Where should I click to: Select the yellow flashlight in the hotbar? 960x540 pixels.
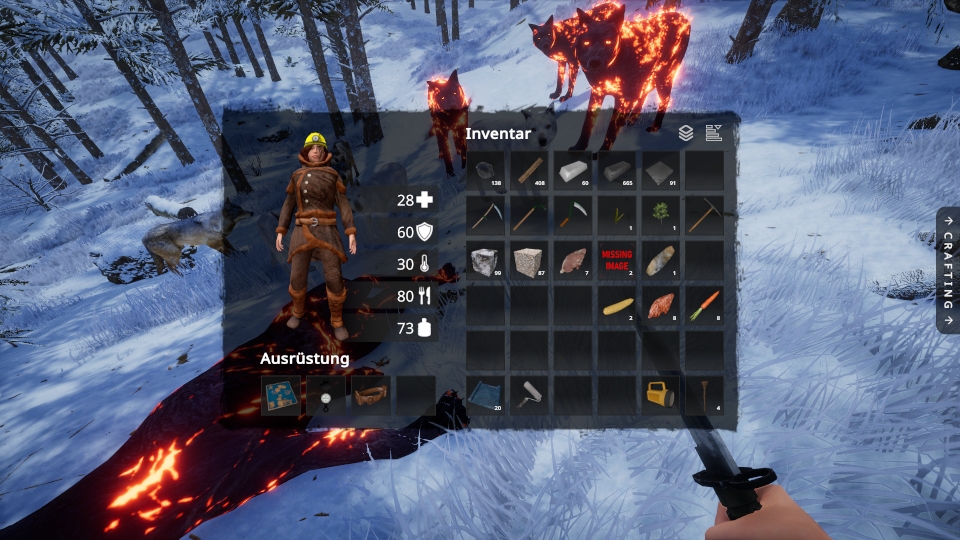coord(660,395)
